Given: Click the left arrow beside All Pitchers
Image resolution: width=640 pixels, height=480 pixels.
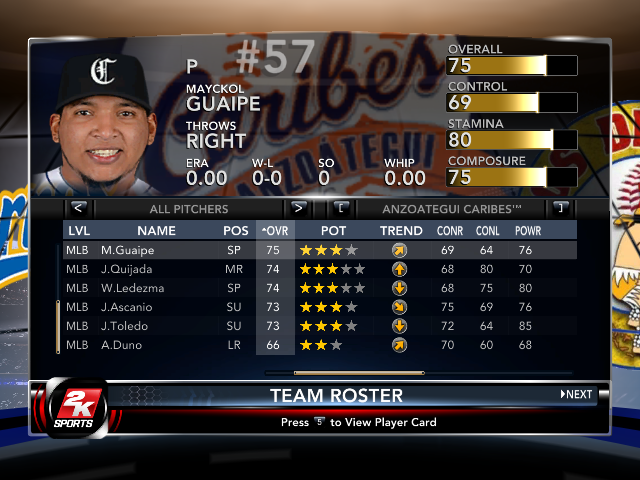Looking at the screenshot, I should 79,209.
